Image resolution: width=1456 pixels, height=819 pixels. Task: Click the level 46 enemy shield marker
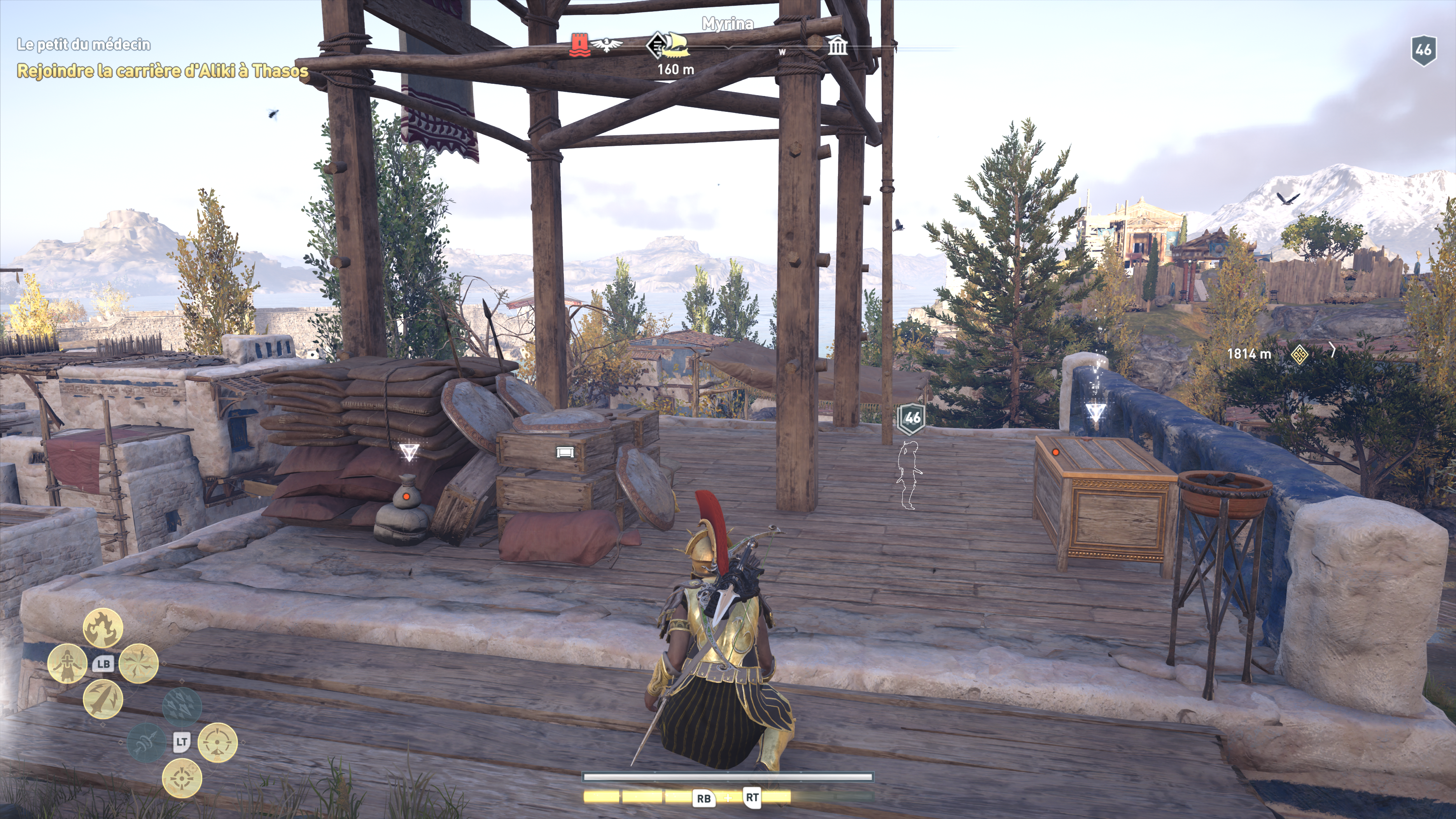click(x=912, y=418)
